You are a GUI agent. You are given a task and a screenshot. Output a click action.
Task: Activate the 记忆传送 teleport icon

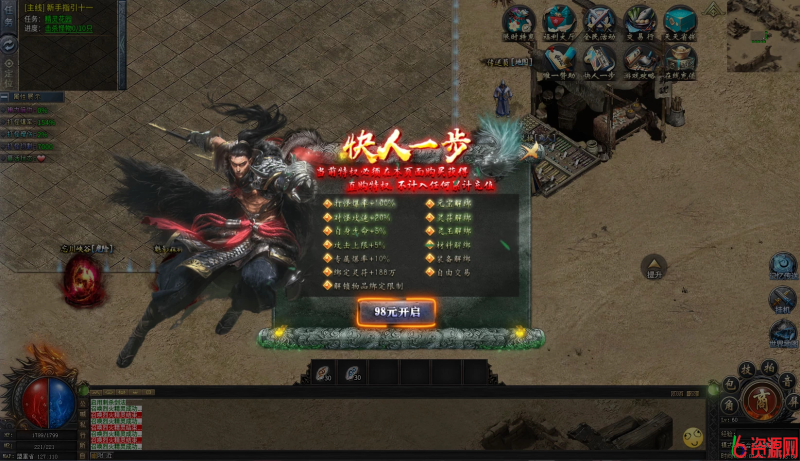783,262
